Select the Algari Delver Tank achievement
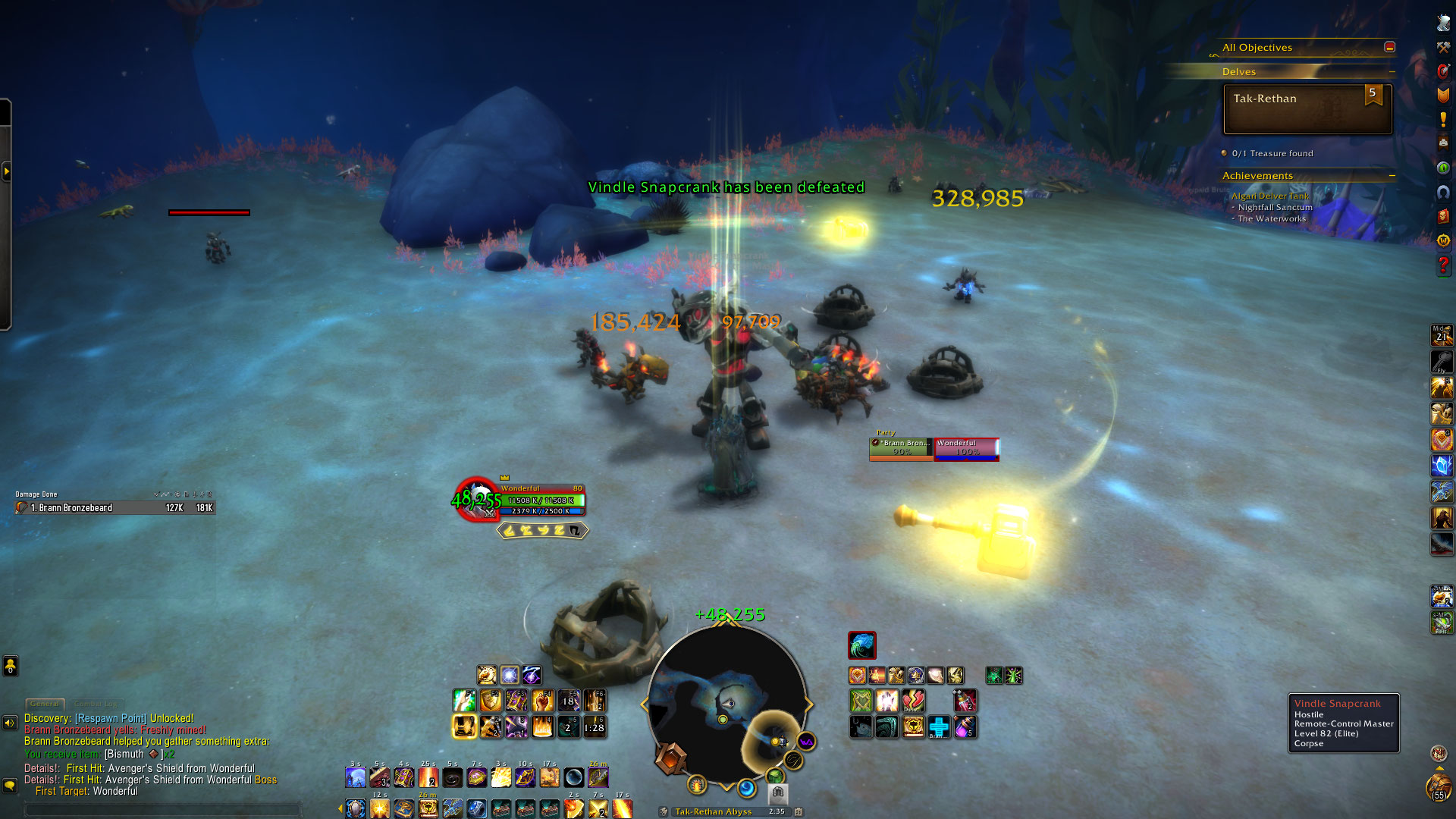This screenshot has height=819, width=1456. point(1270,196)
